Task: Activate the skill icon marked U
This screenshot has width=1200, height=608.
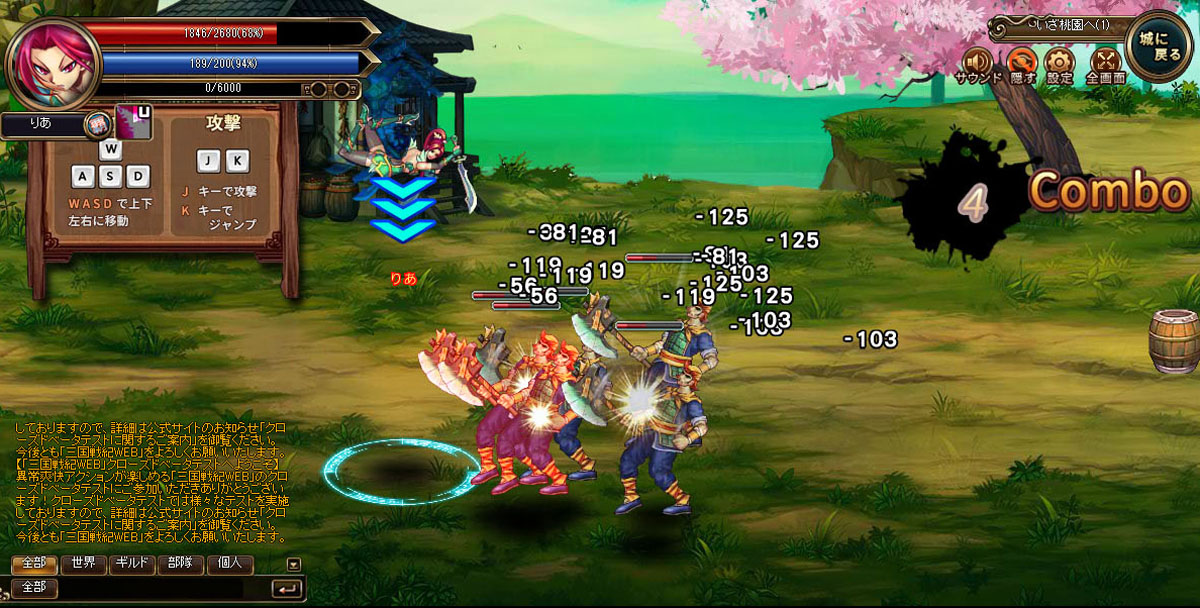Action: point(132,121)
